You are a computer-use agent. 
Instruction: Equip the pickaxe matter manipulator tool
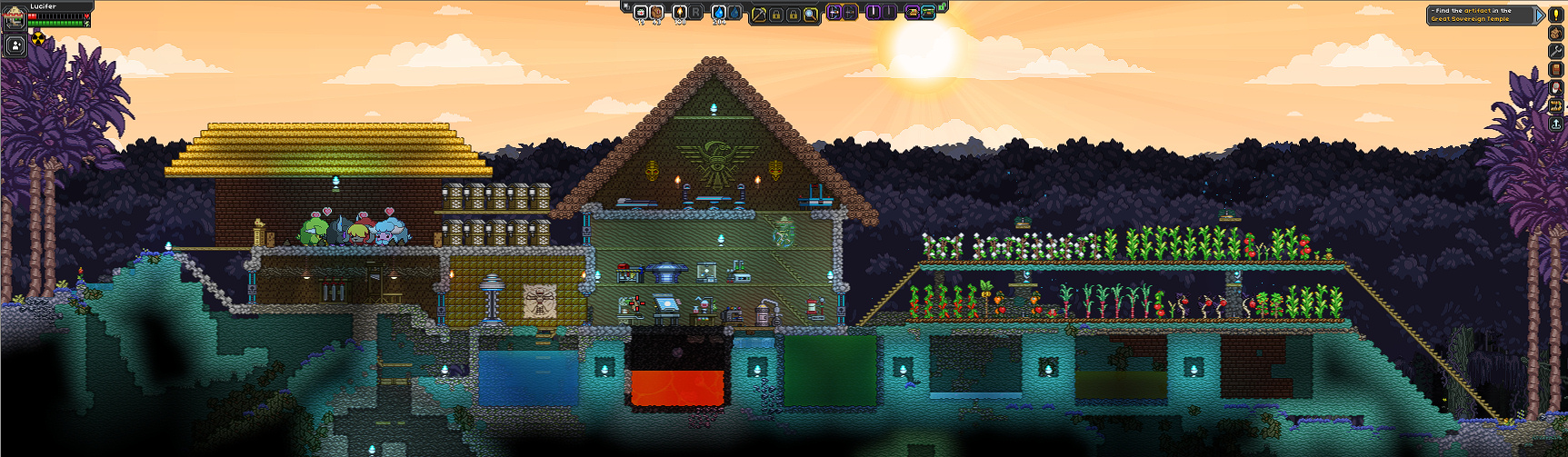tap(759, 15)
